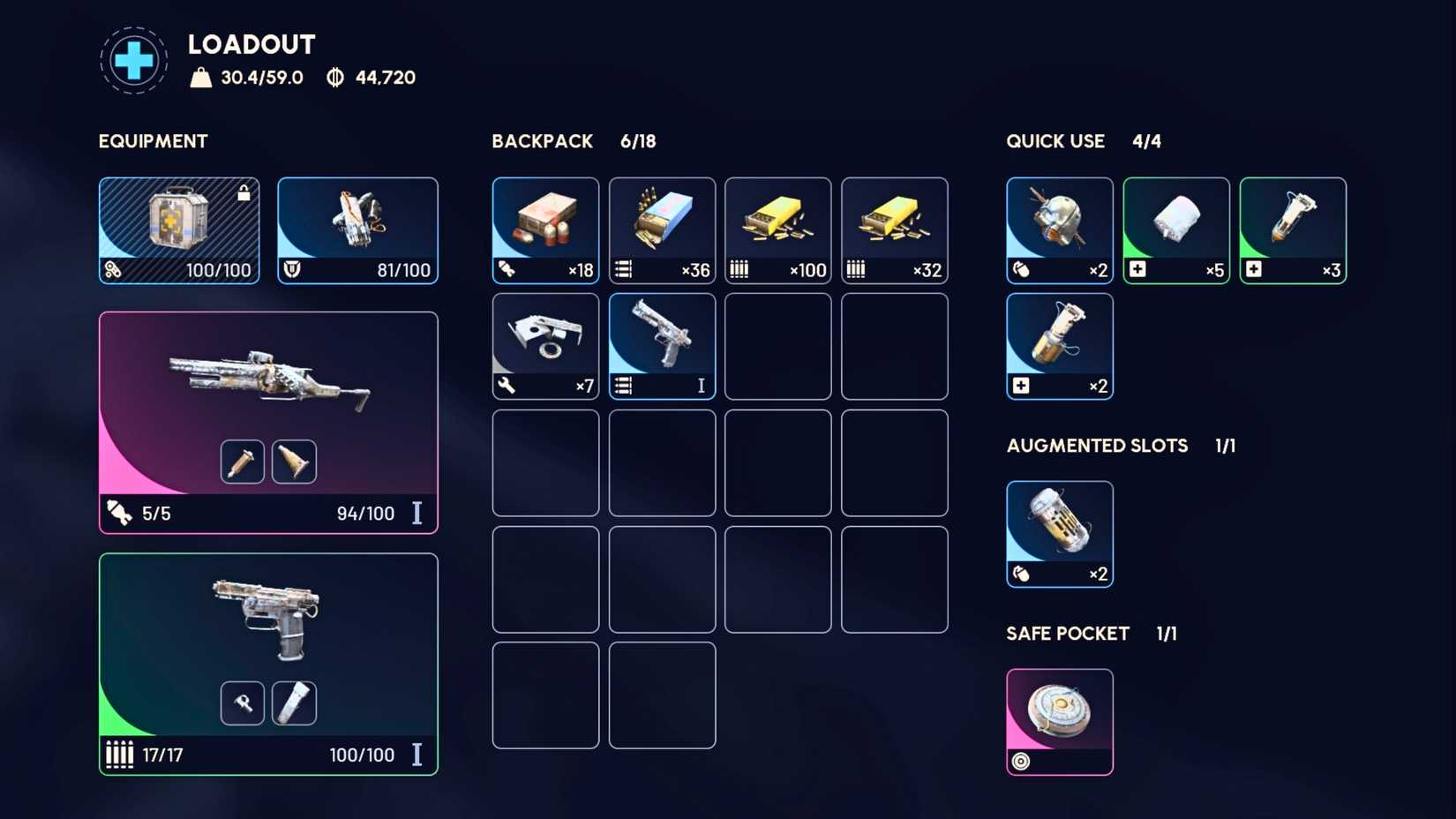
Task: Select the 81/100 shield item in Equipment
Action: (356, 229)
